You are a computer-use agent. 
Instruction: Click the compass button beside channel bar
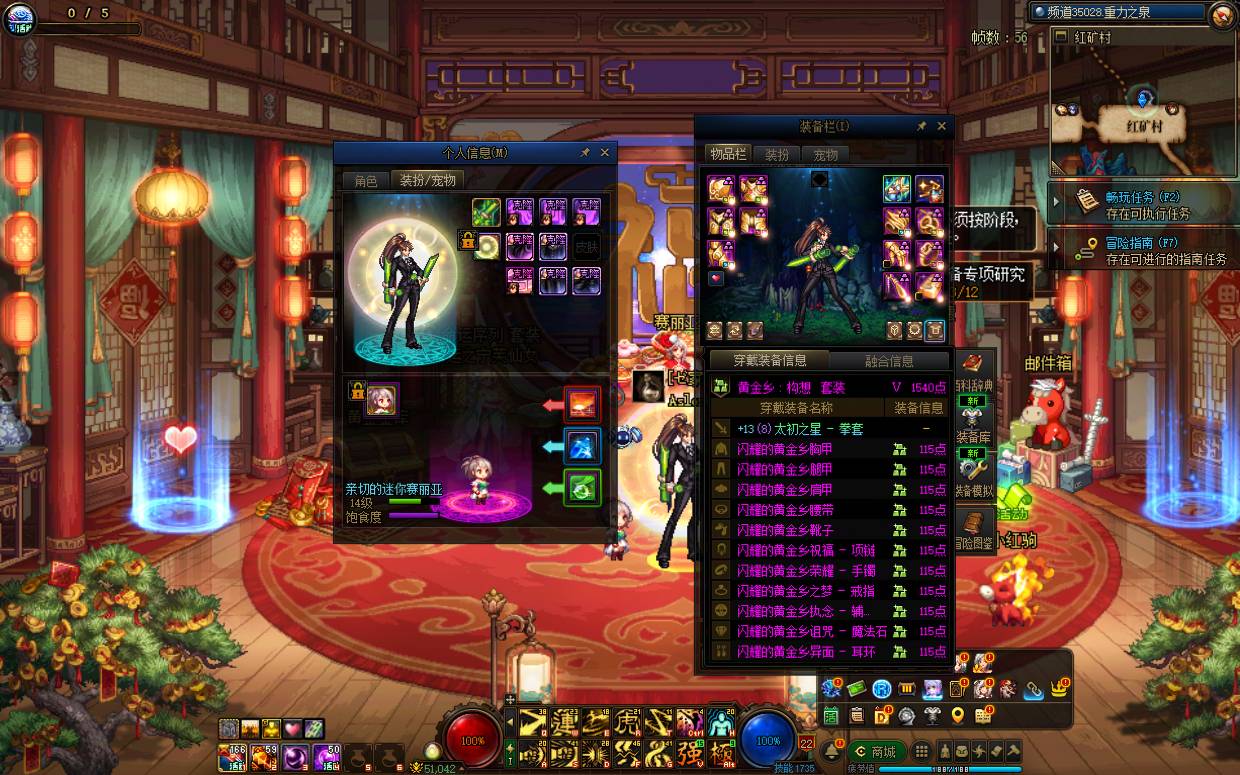(x=1222, y=14)
